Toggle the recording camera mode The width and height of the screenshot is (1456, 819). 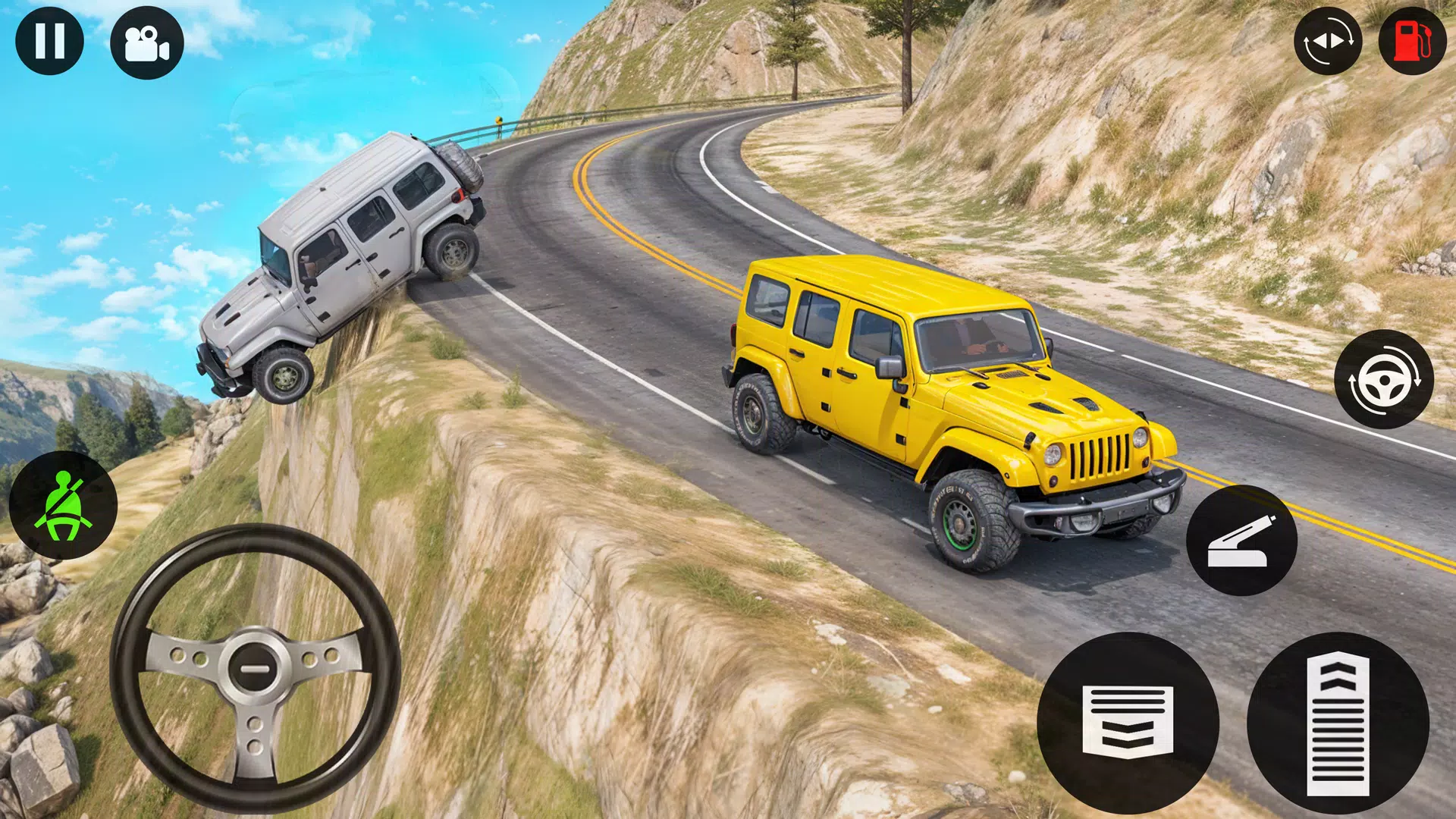148,45
